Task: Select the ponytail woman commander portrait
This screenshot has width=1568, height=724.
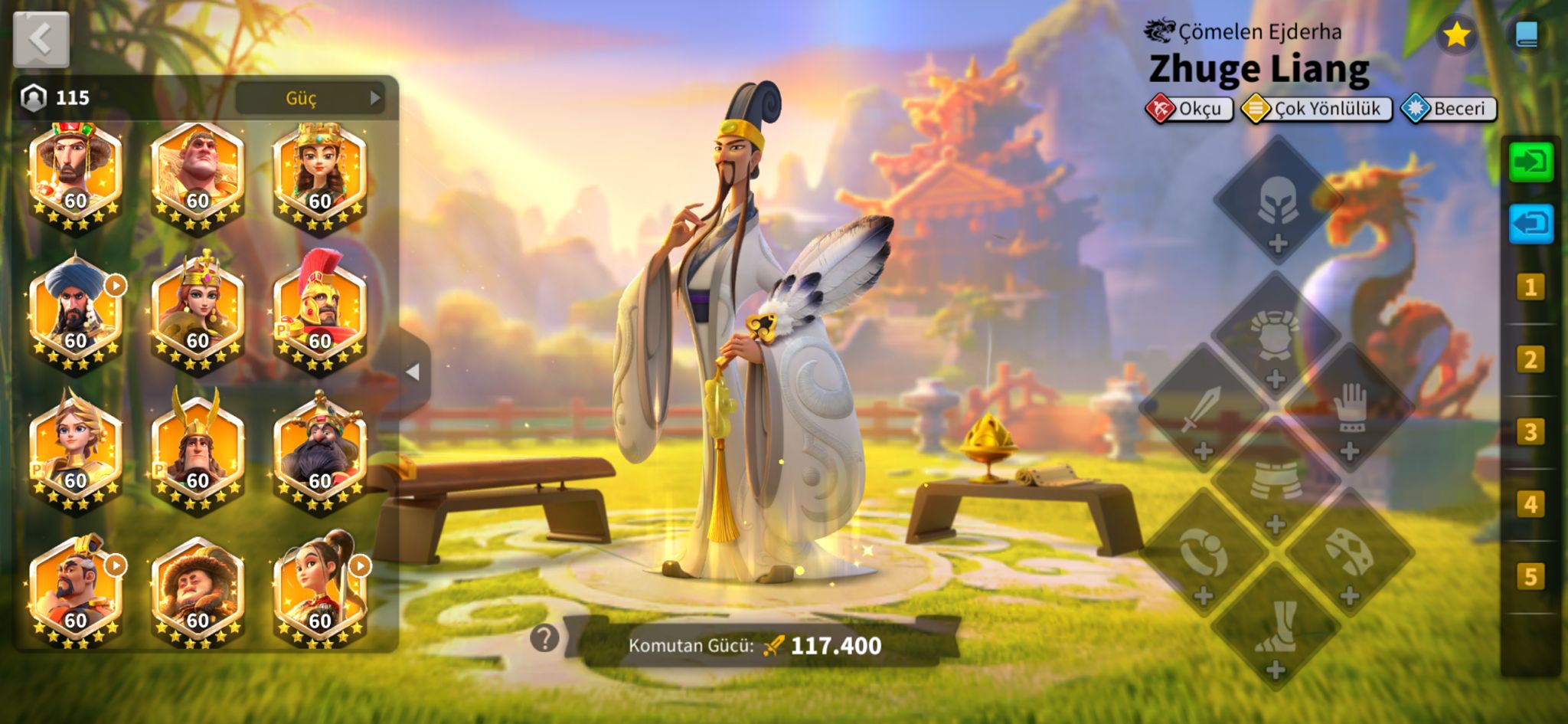Action: click(320, 590)
